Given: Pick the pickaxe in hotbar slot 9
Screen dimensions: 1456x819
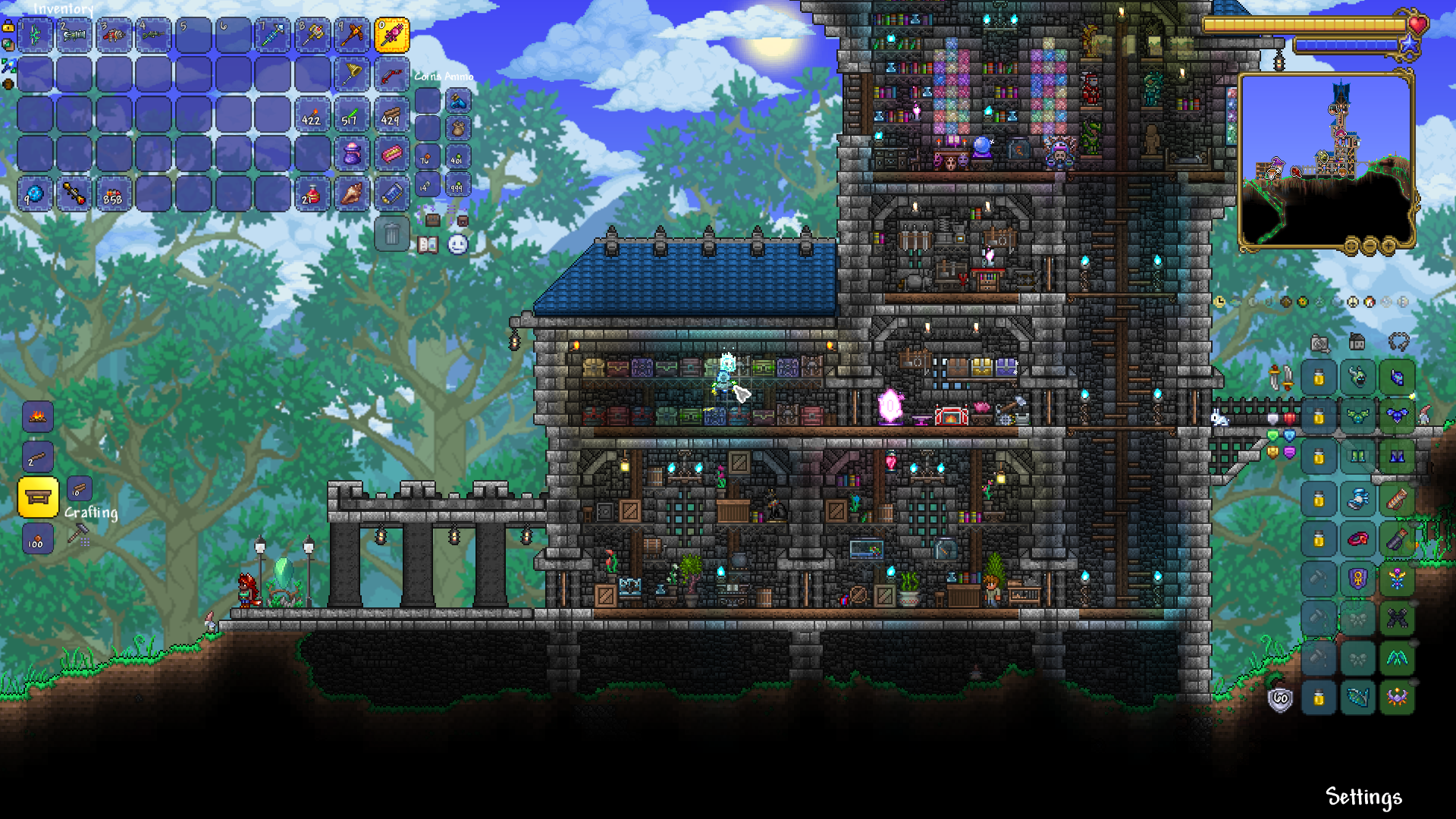Looking at the screenshot, I should (x=352, y=36).
